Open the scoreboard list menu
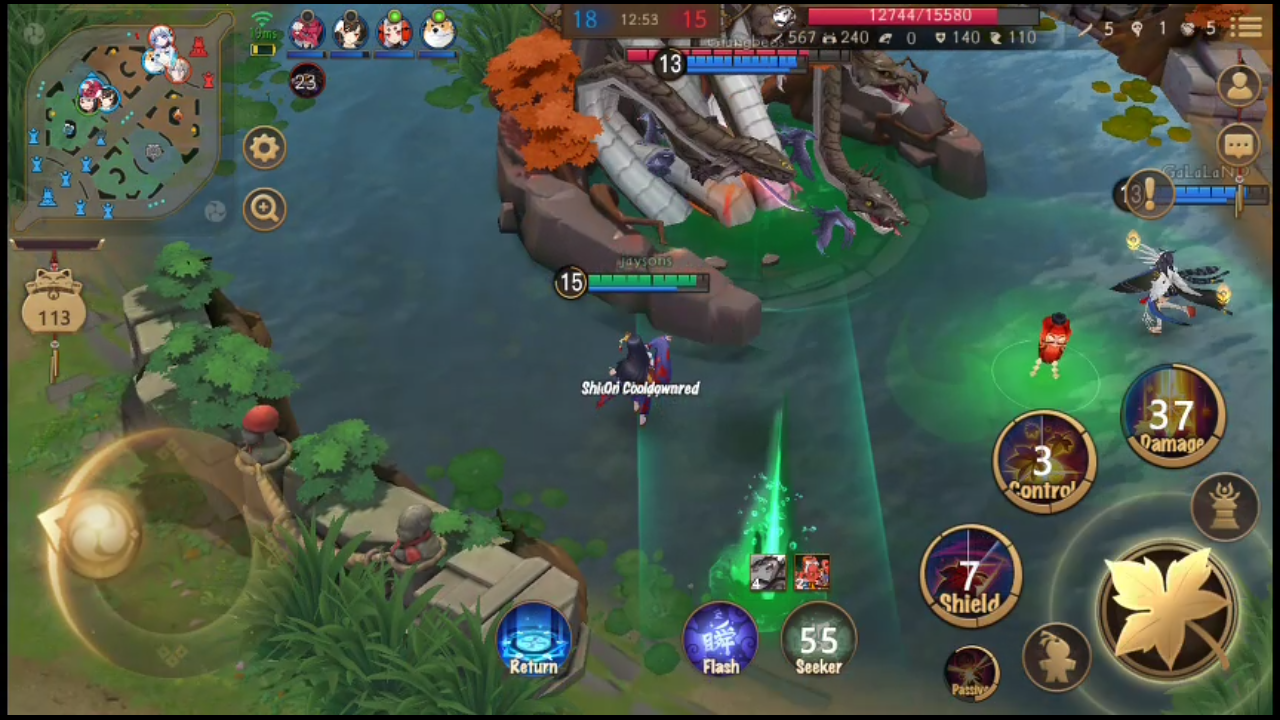 coord(1247,27)
